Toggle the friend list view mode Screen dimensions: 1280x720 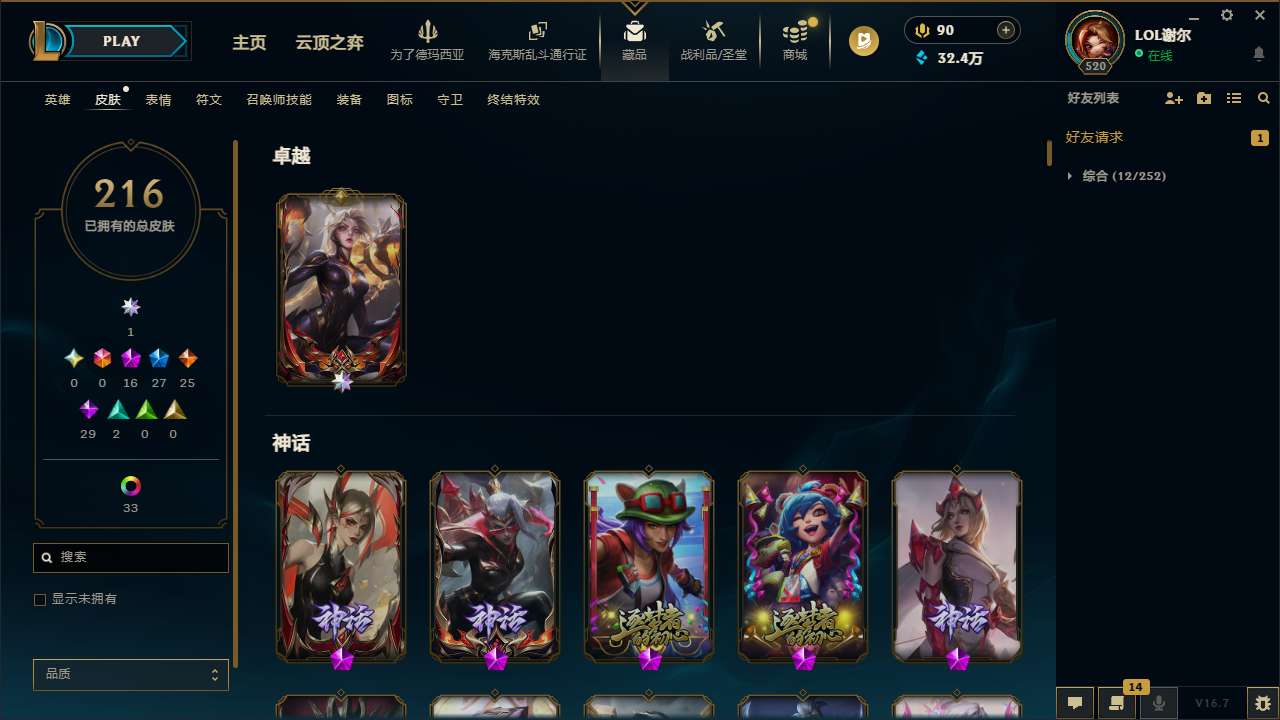1234,98
